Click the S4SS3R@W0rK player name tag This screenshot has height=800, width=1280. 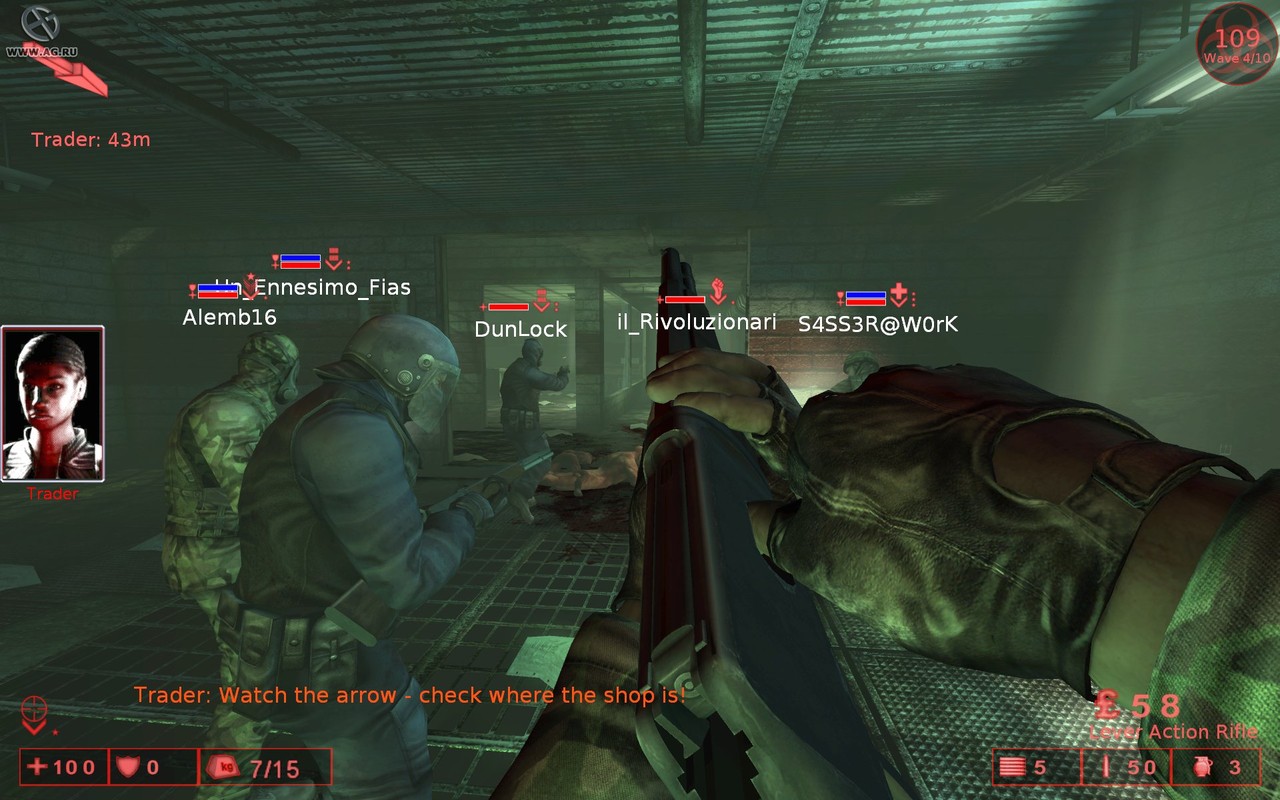pos(878,324)
